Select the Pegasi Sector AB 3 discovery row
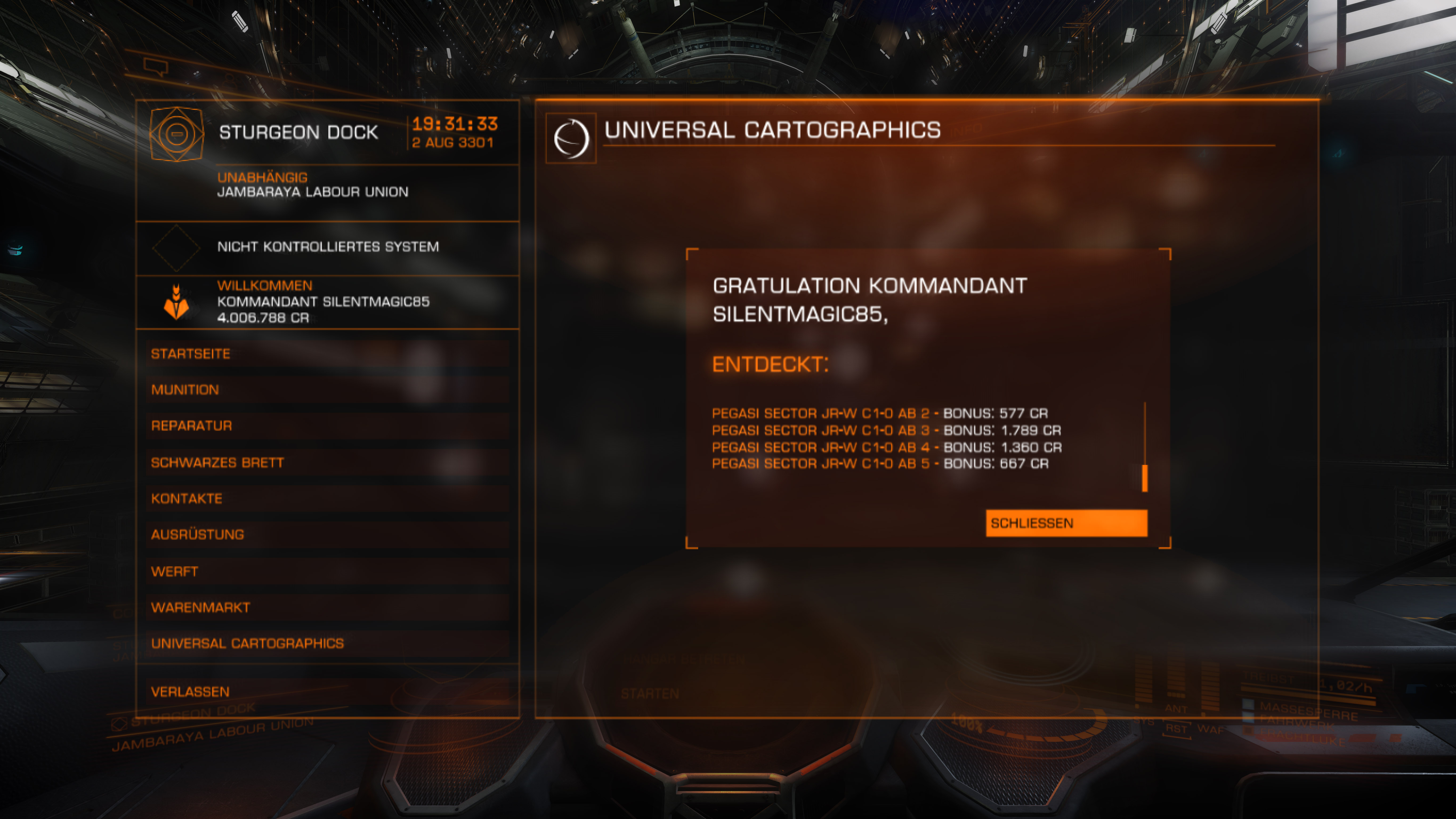Viewport: 1456px width, 819px height. point(886,430)
